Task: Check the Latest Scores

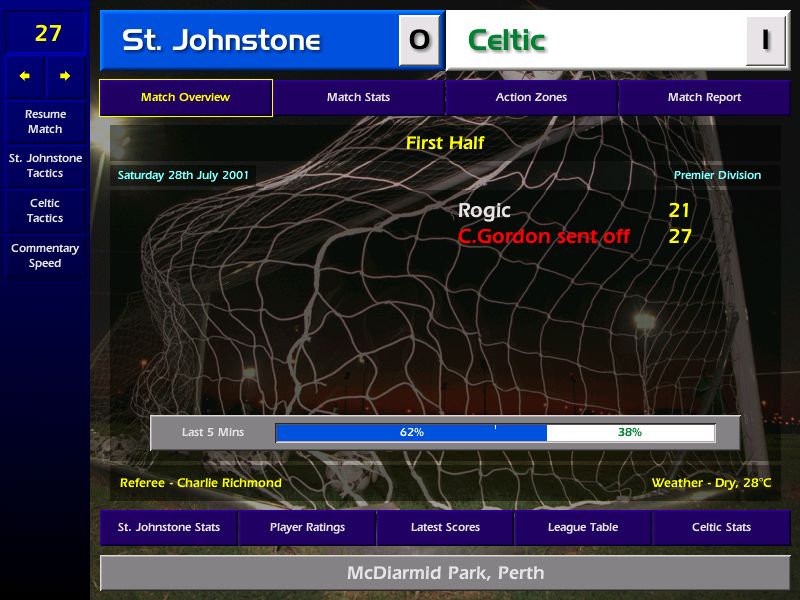Action: (x=445, y=528)
